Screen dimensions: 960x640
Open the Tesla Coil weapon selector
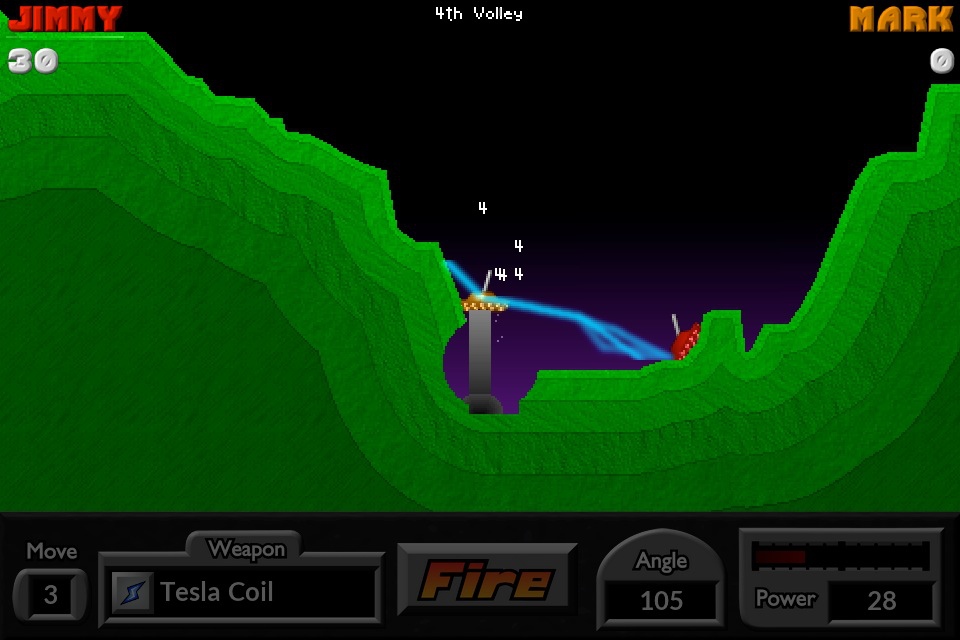tap(240, 592)
